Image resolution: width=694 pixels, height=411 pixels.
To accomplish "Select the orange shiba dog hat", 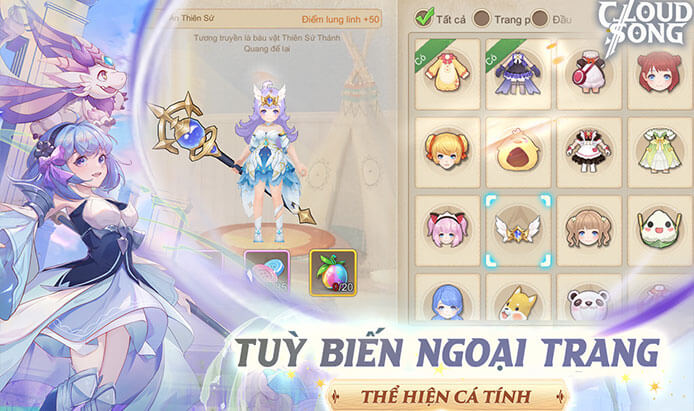I will pos(518,302).
